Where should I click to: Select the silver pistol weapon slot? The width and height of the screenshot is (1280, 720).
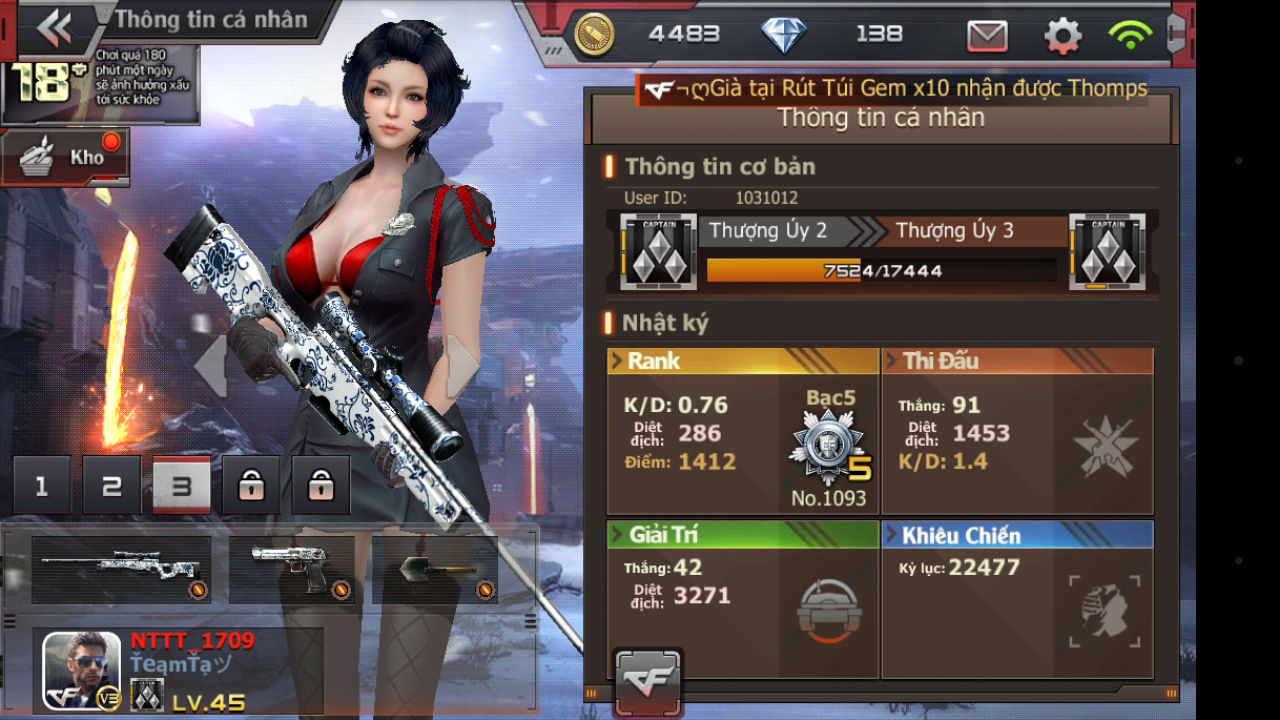tap(292, 570)
